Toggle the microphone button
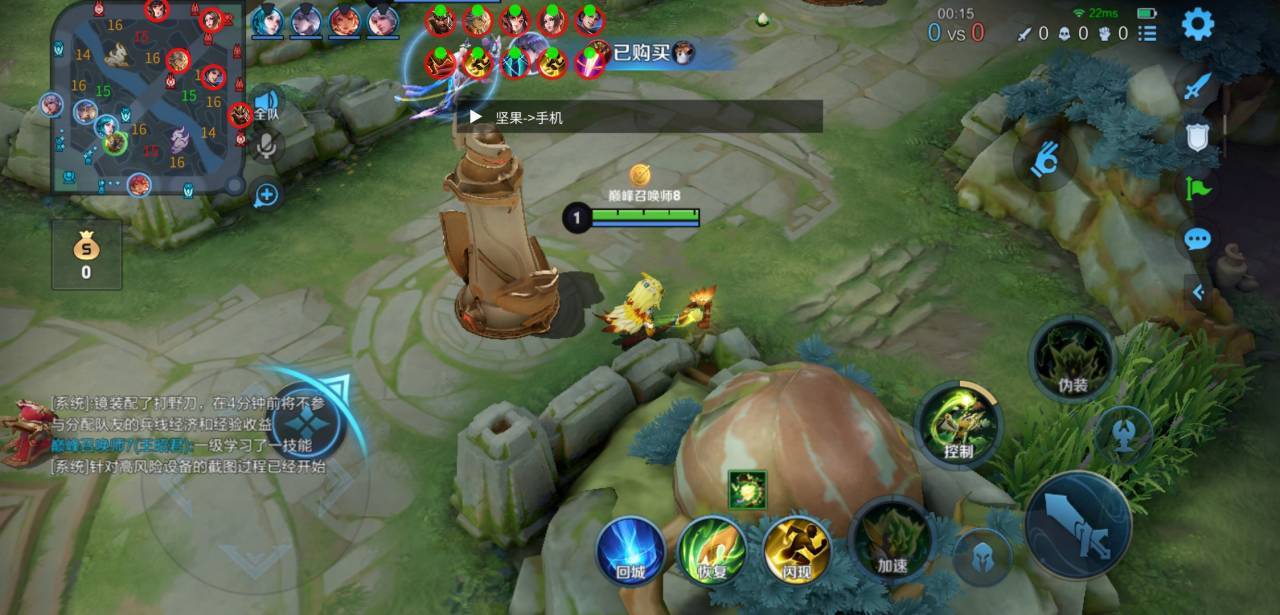1280x615 pixels. [266, 147]
